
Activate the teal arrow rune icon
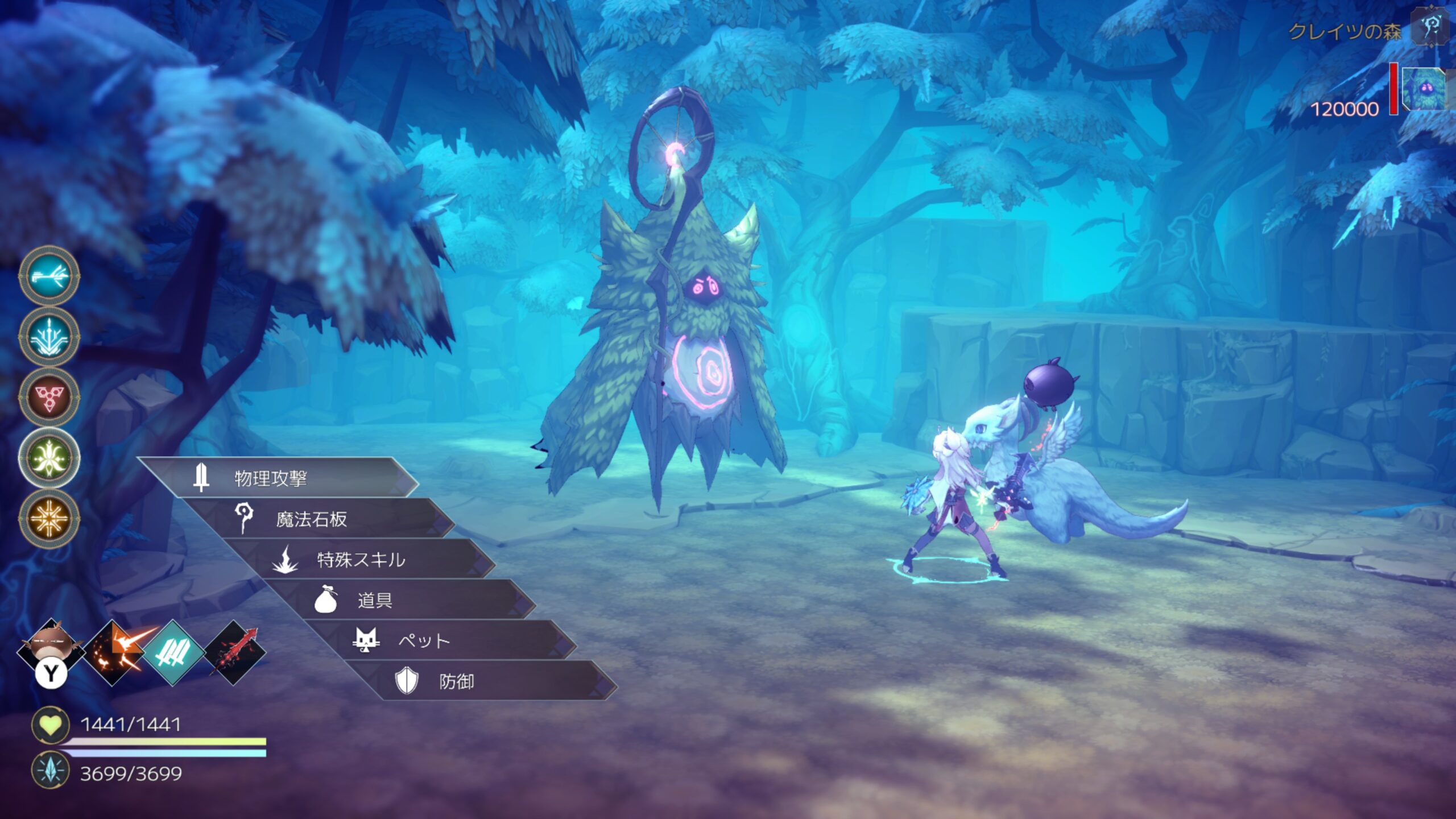point(49,276)
